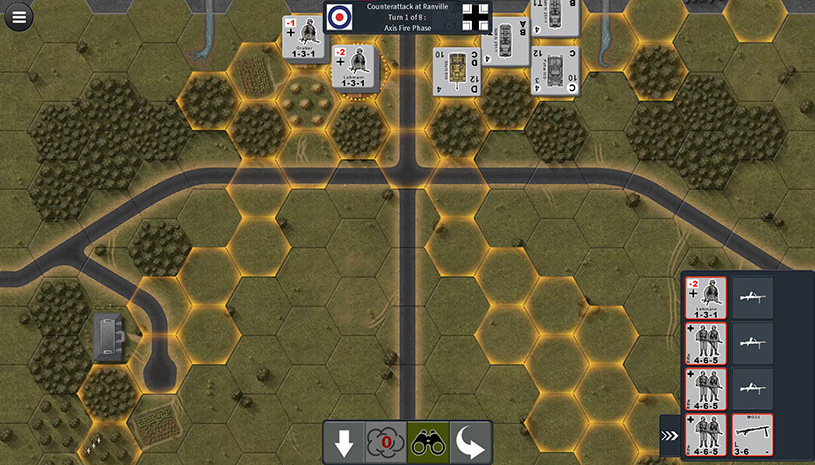Click the British roundel faction icon
The width and height of the screenshot is (815, 465).
click(x=341, y=17)
